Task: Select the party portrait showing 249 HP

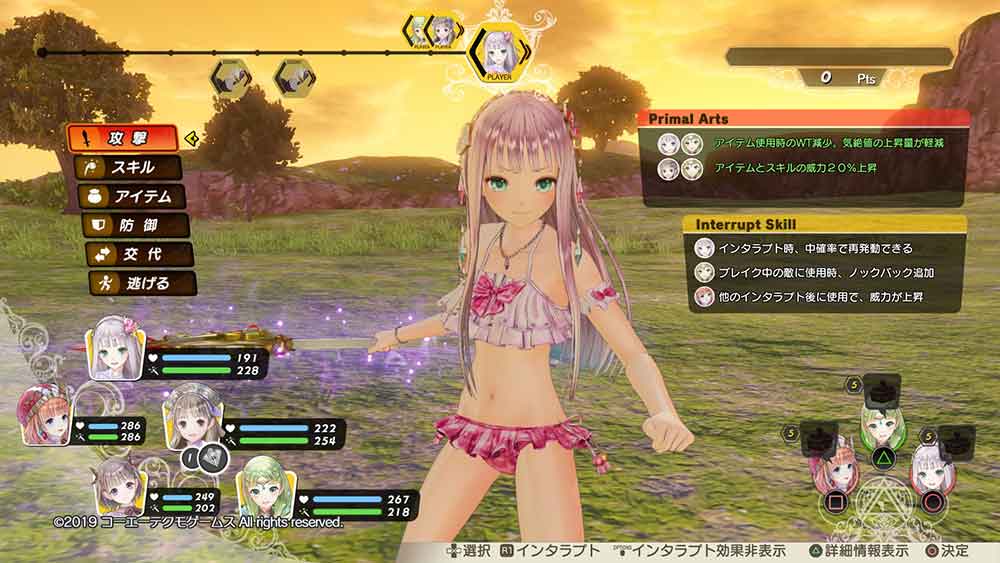Action: click(118, 488)
